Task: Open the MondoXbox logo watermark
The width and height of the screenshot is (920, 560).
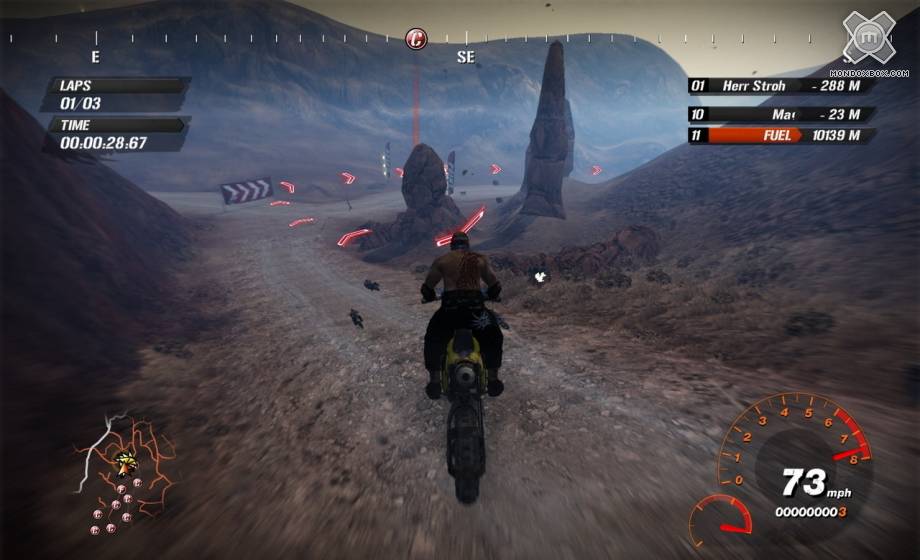Action: click(867, 42)
